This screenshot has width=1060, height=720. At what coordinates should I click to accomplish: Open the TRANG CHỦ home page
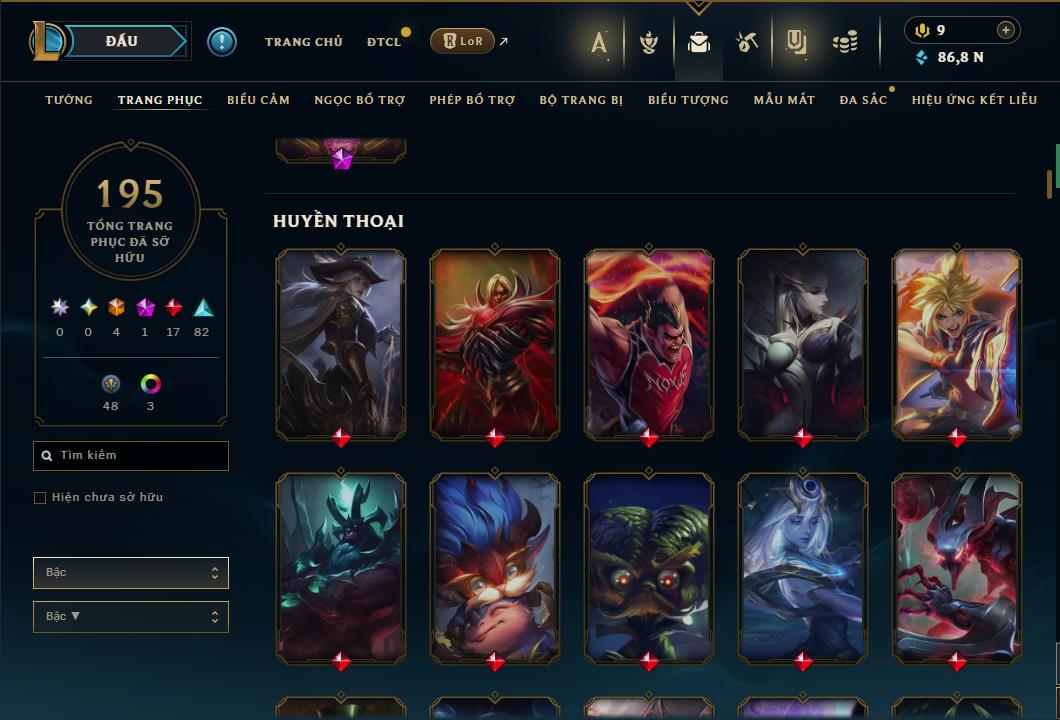tap(303, 42)
